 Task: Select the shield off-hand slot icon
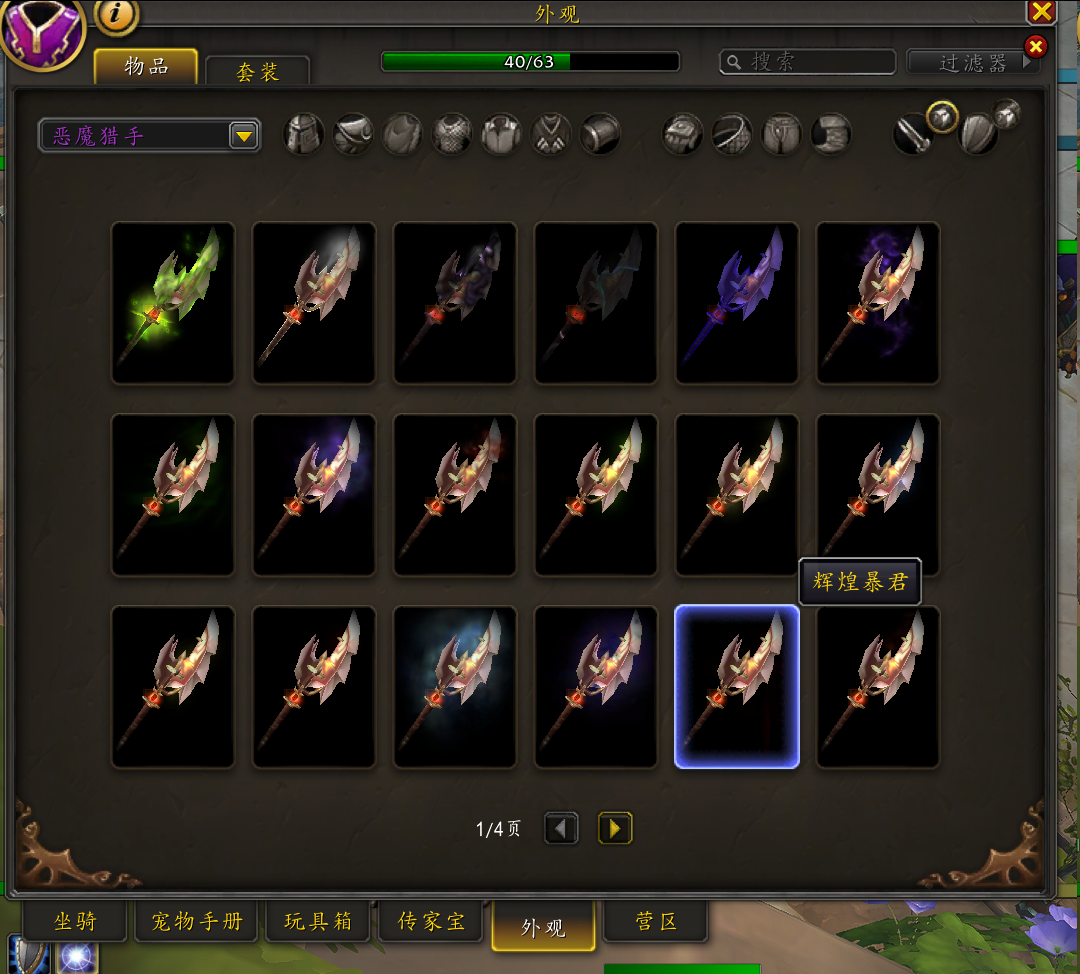[x=978, y=135]
